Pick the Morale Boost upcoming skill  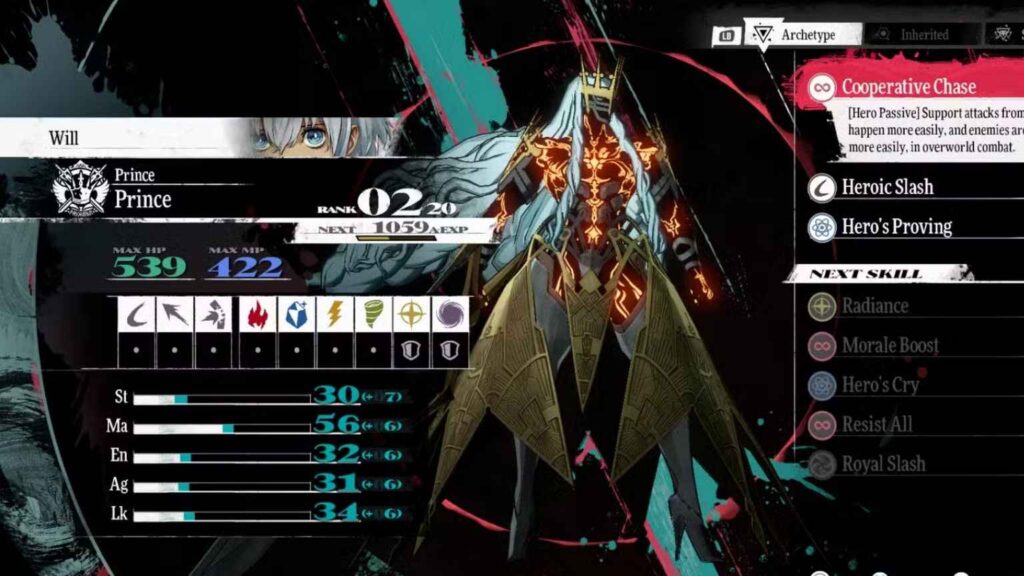click(x=889, y=345)
